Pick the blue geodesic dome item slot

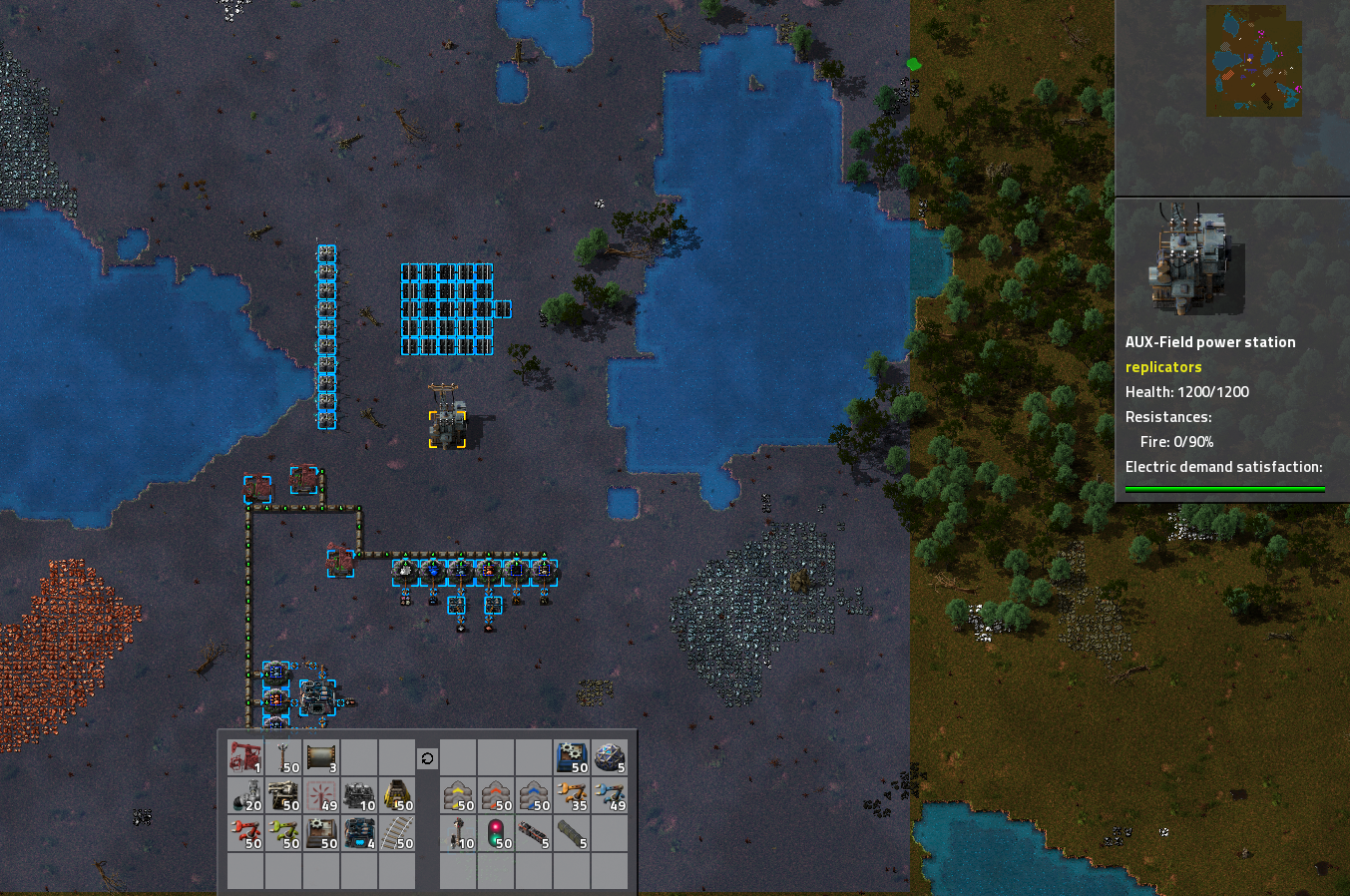point(610,758)
